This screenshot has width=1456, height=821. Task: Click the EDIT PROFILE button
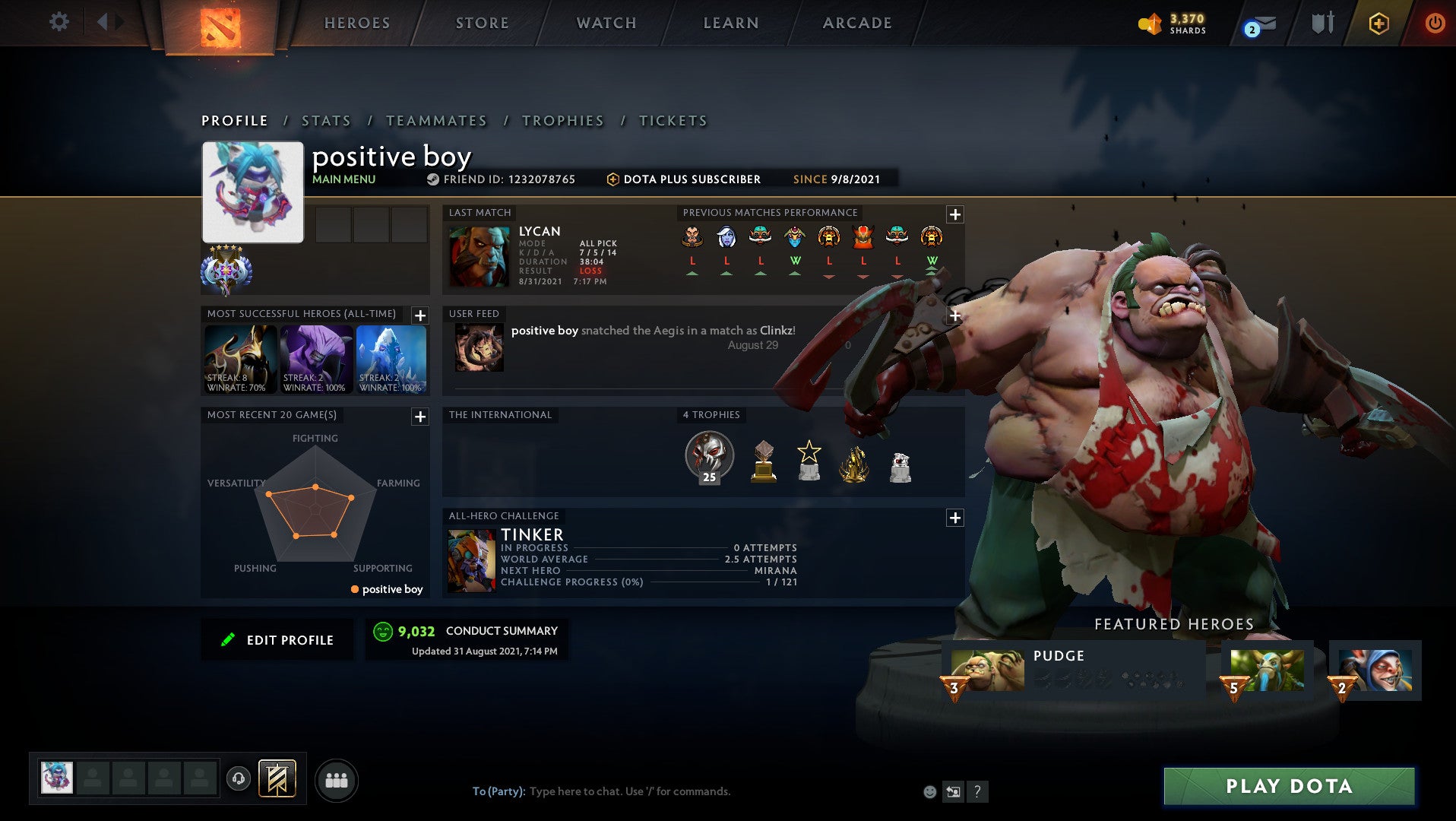pos(277,639)
